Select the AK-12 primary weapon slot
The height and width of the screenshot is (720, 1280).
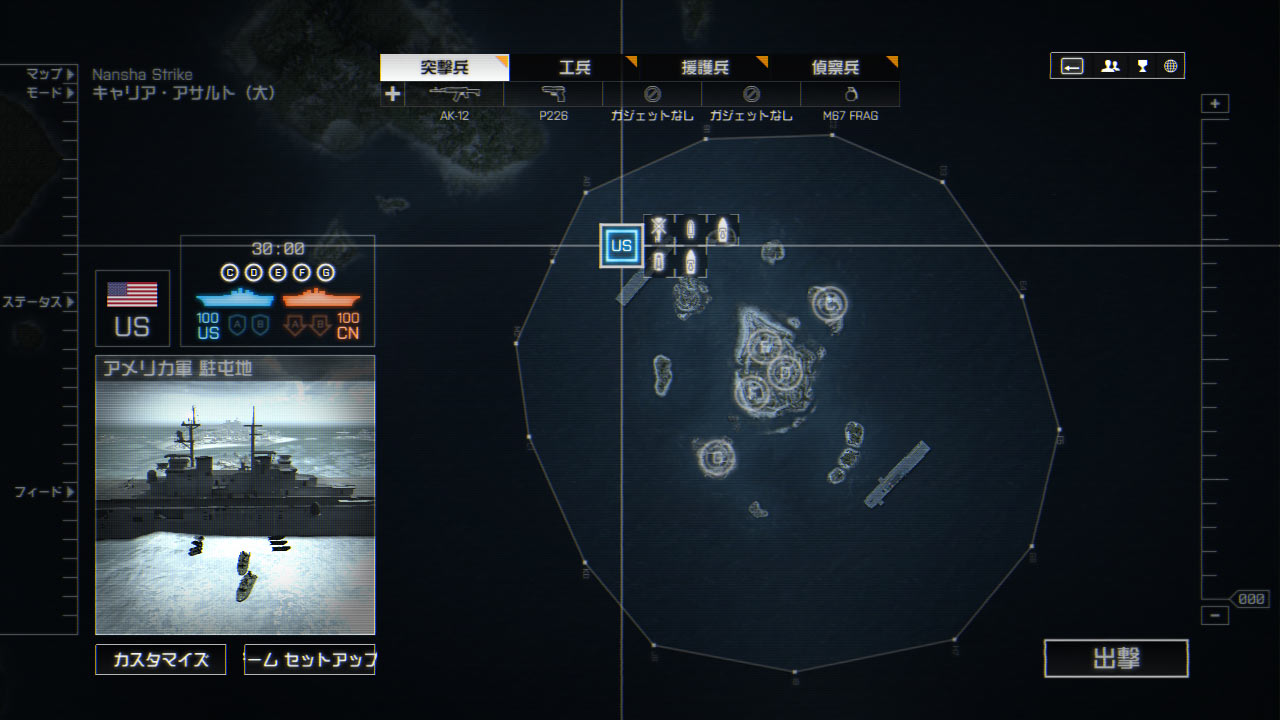[454, 94]
